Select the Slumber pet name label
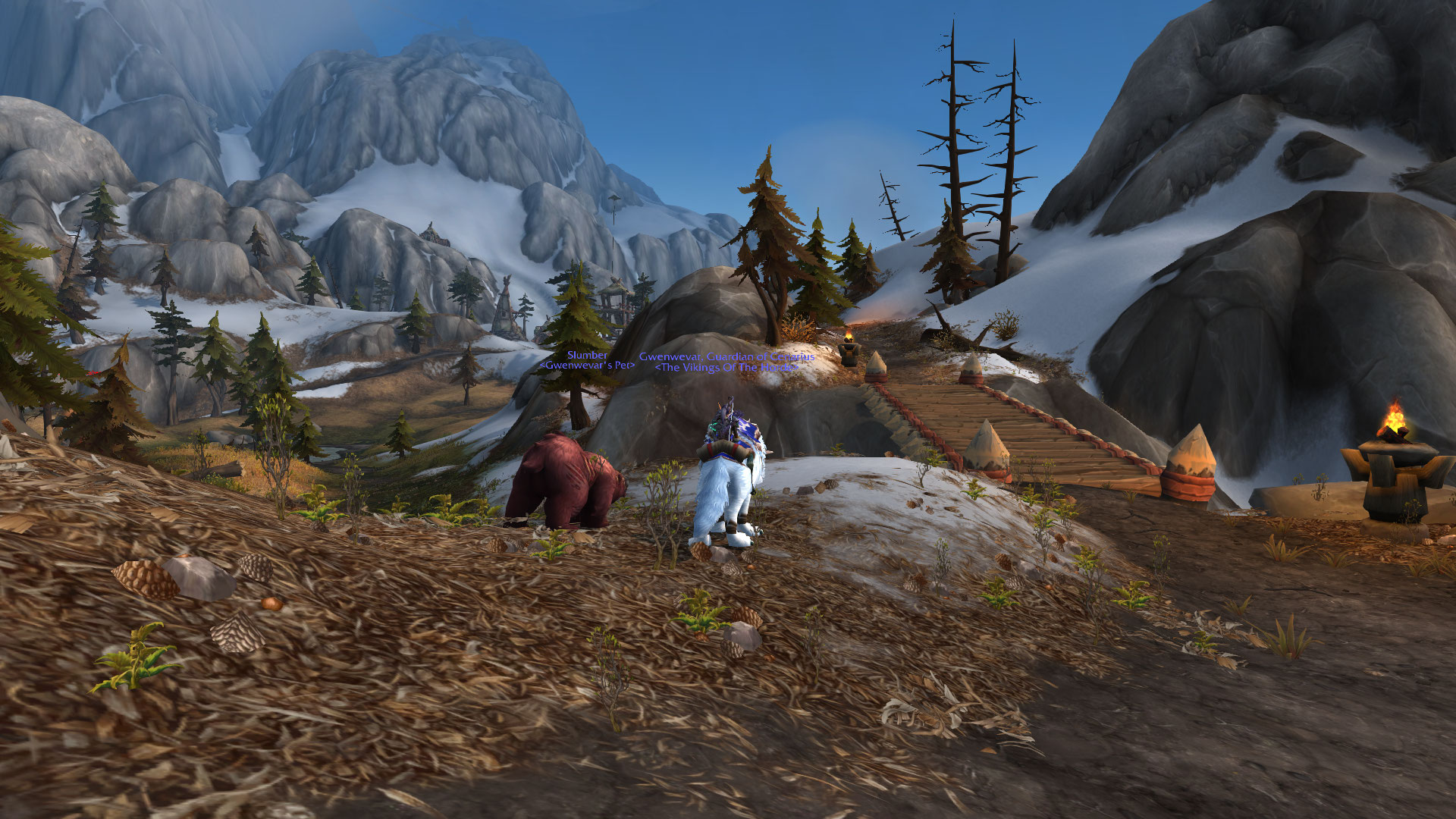The height and width of the screenshot is (819, 1456). (x=587, y=355)
